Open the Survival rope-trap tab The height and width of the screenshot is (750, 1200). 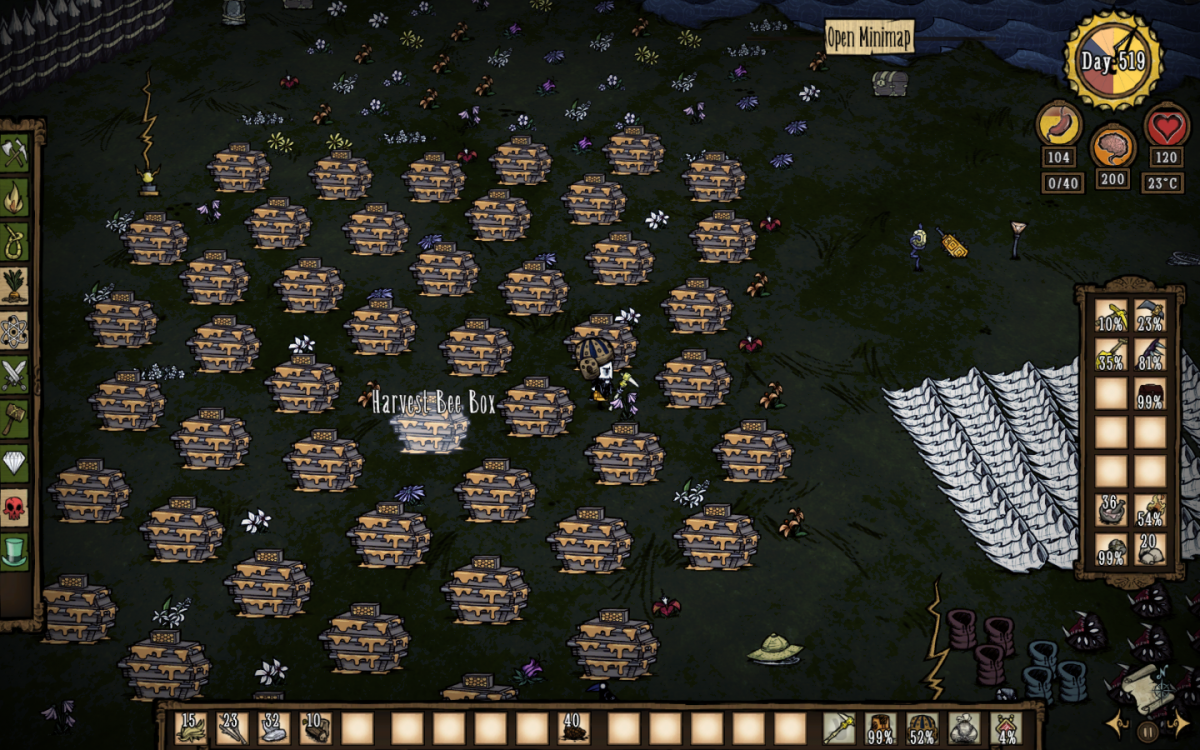pos(15,241)
